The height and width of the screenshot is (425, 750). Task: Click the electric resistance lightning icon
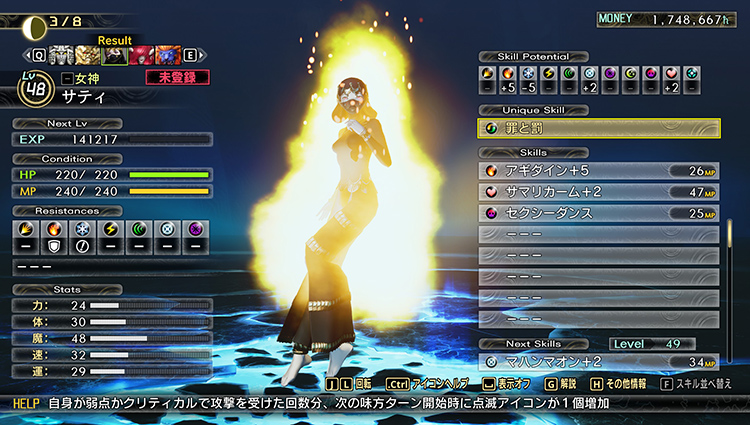click(x=113, y=229)
